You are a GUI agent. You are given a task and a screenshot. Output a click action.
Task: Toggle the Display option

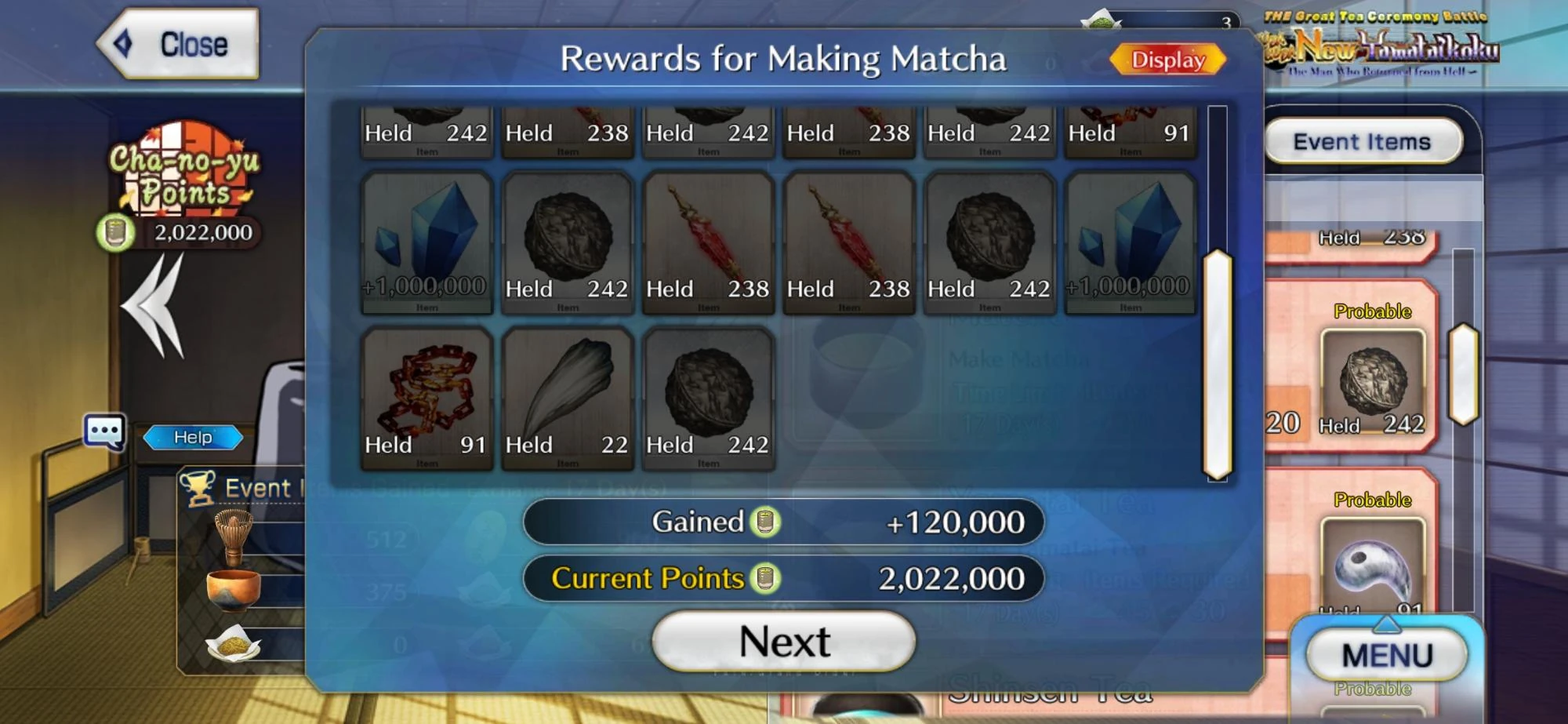1167,60
